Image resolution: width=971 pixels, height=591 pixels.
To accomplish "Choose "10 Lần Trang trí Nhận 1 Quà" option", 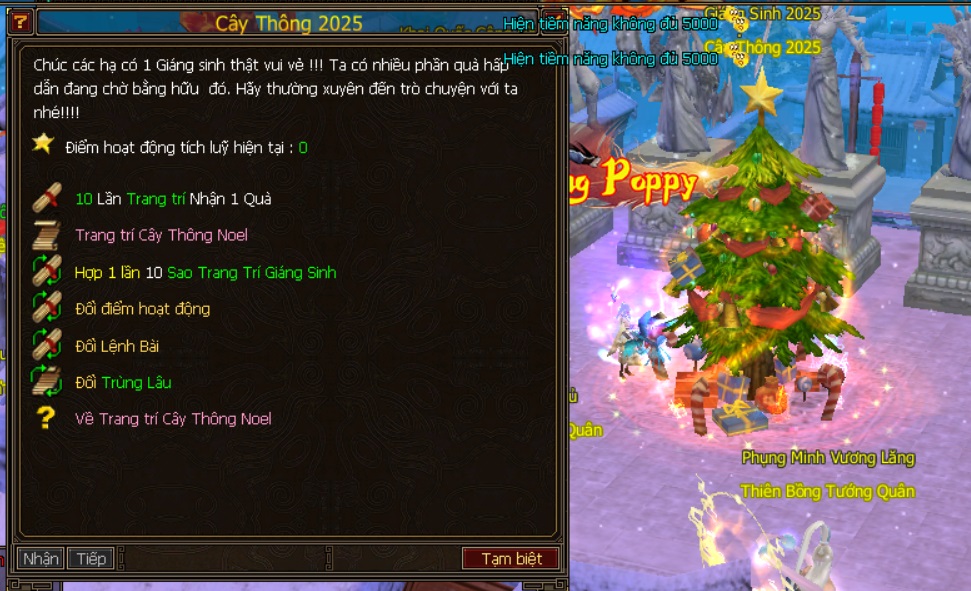I will pos(173,199).
